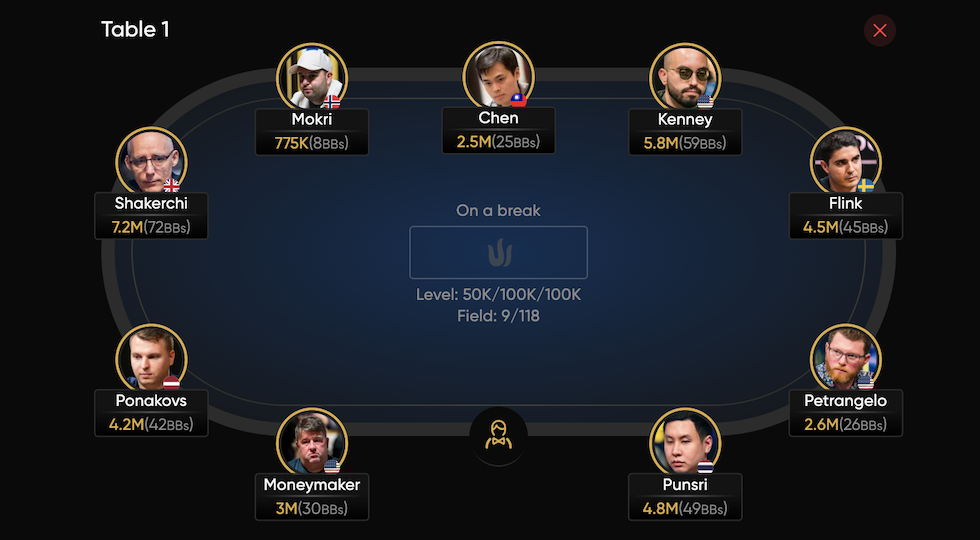Select the logo box under On a break
The width and height of the screenshot is (980, 540).
pos(498,252)
